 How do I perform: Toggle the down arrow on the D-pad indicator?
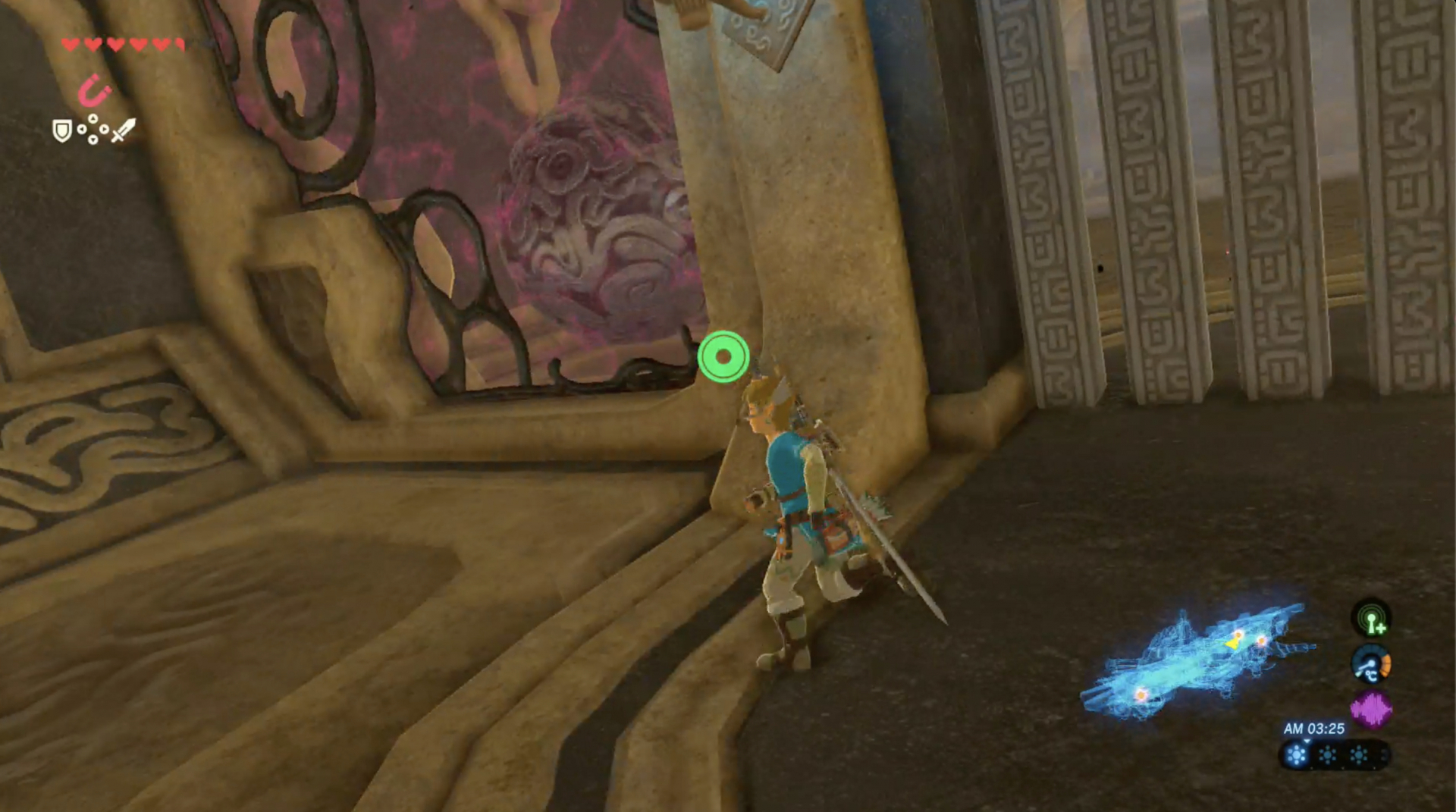93,140
